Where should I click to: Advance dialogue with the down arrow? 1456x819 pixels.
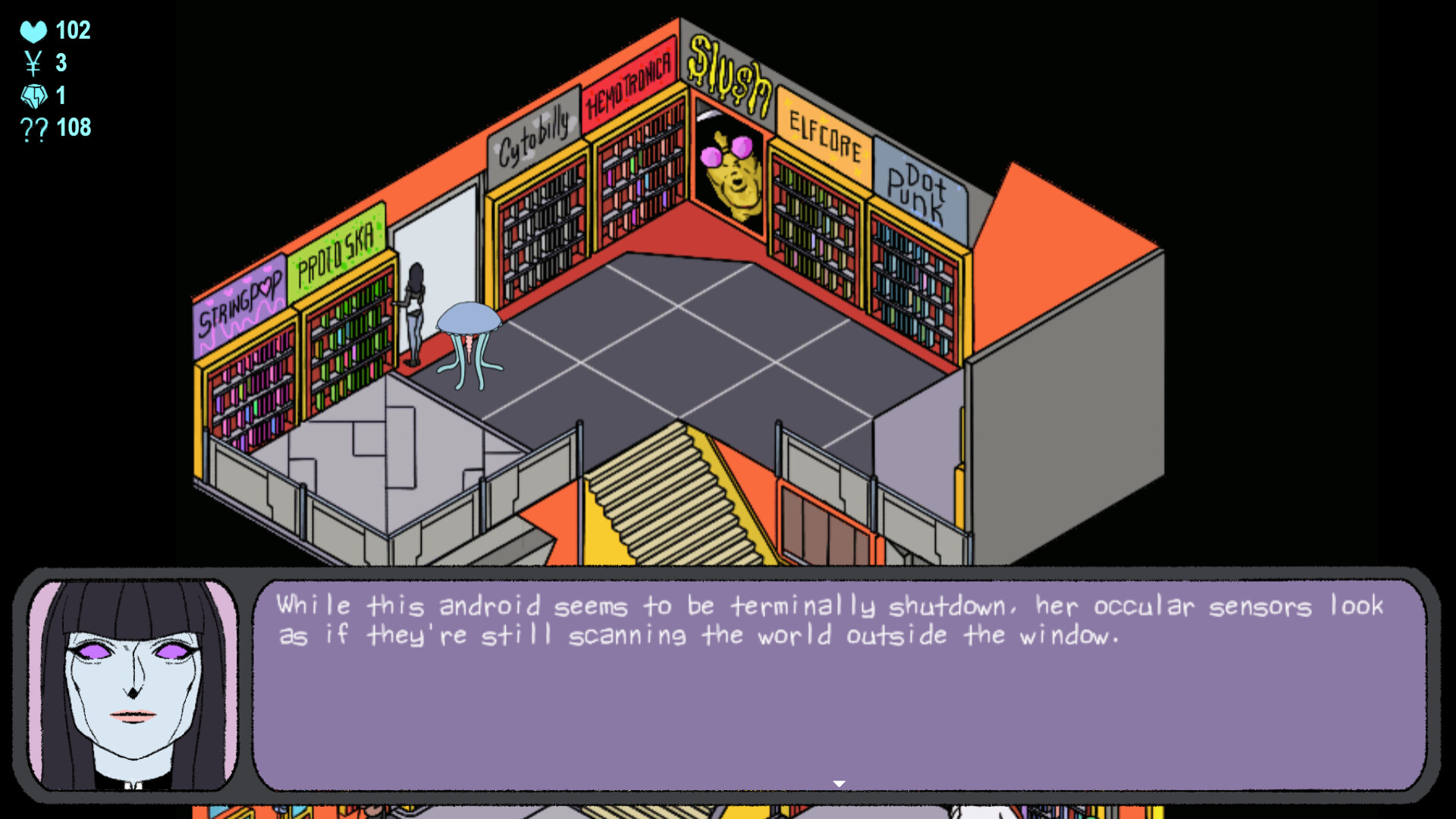(x=839, y=782)
